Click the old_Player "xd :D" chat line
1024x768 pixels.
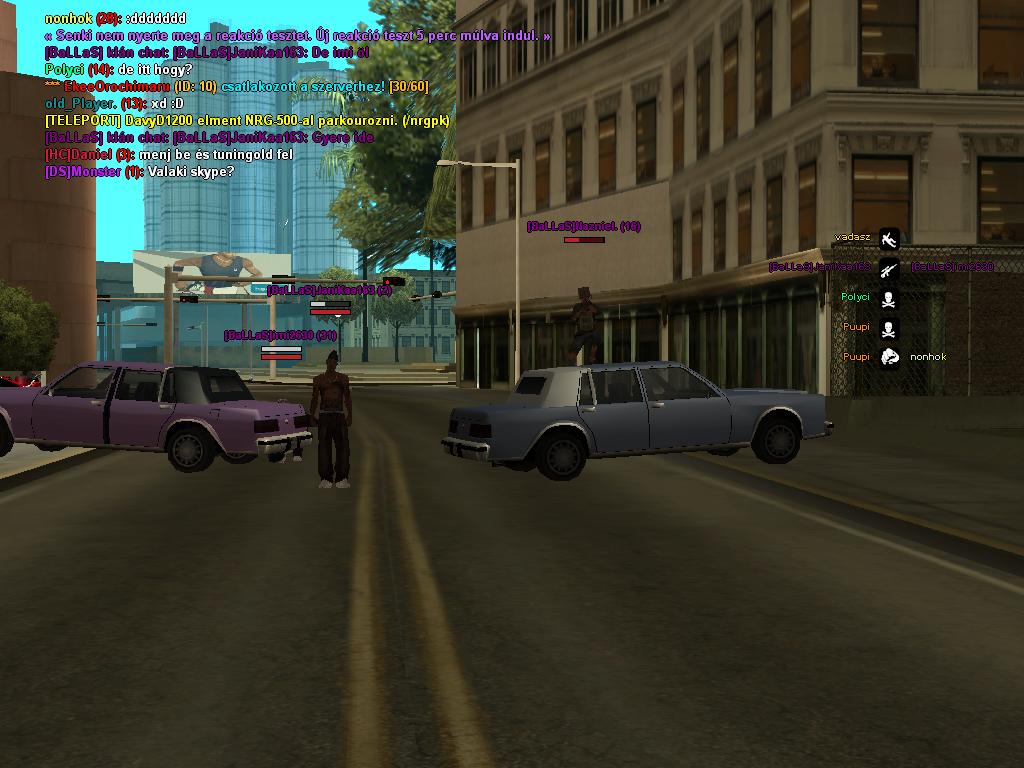115,103
